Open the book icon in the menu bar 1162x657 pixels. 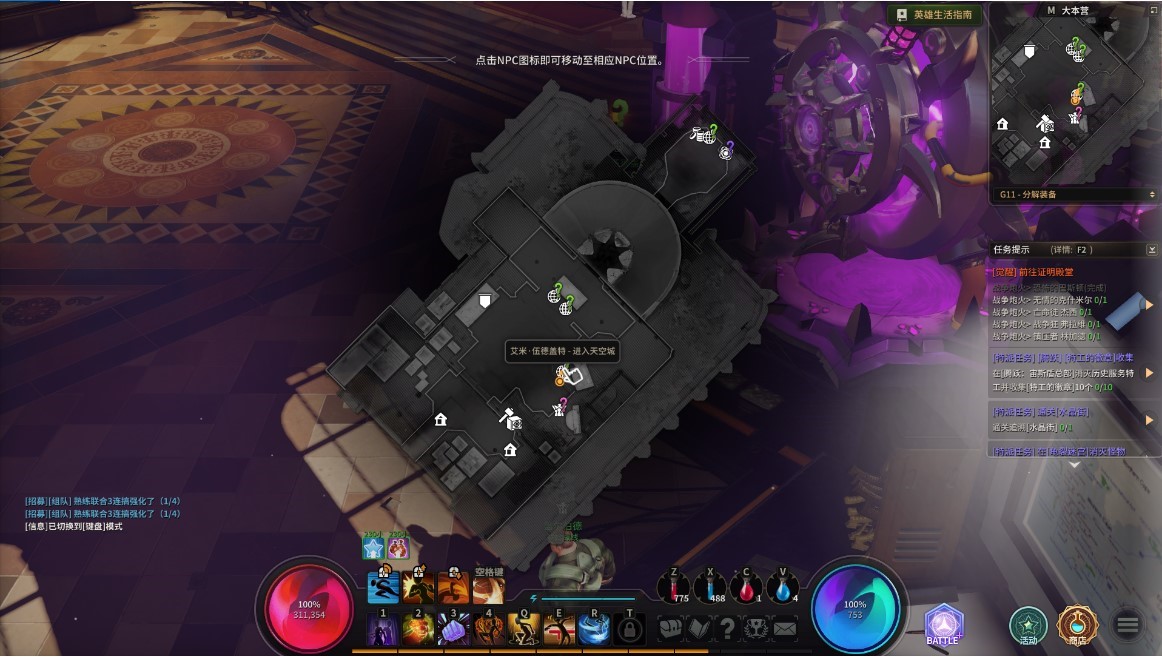pos(698,628)
